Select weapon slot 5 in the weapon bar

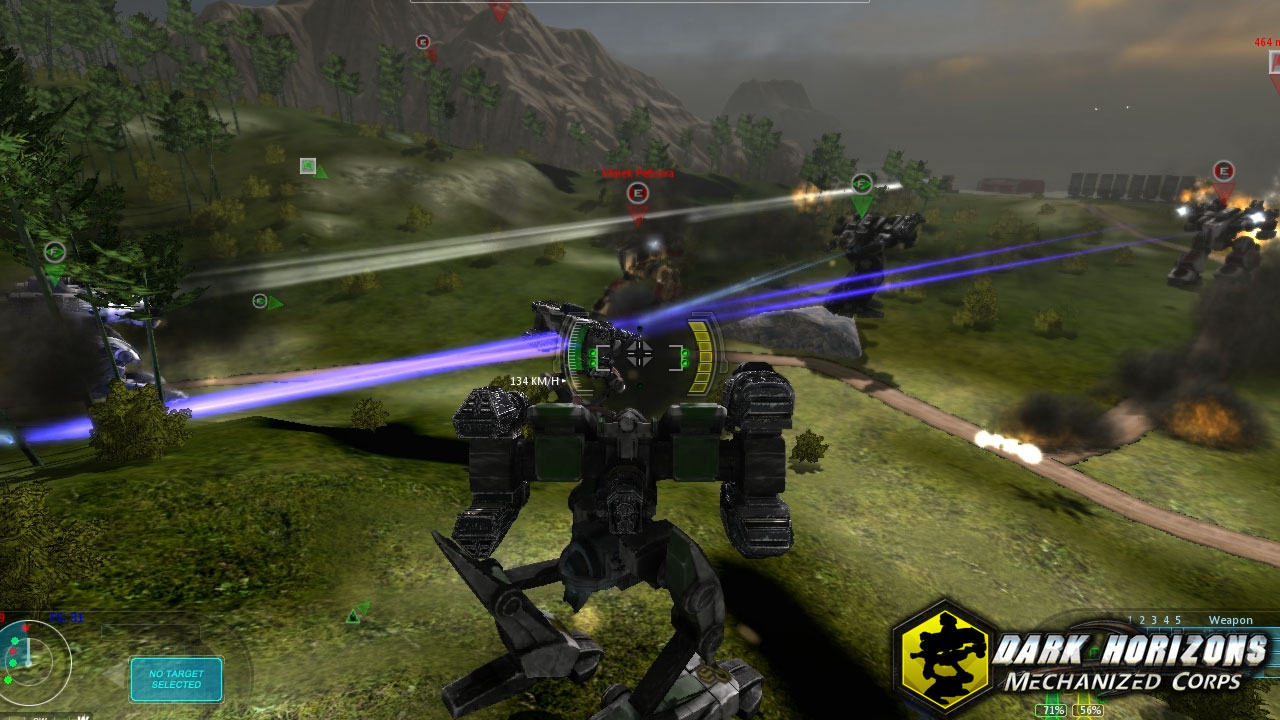pos(1177,619)
